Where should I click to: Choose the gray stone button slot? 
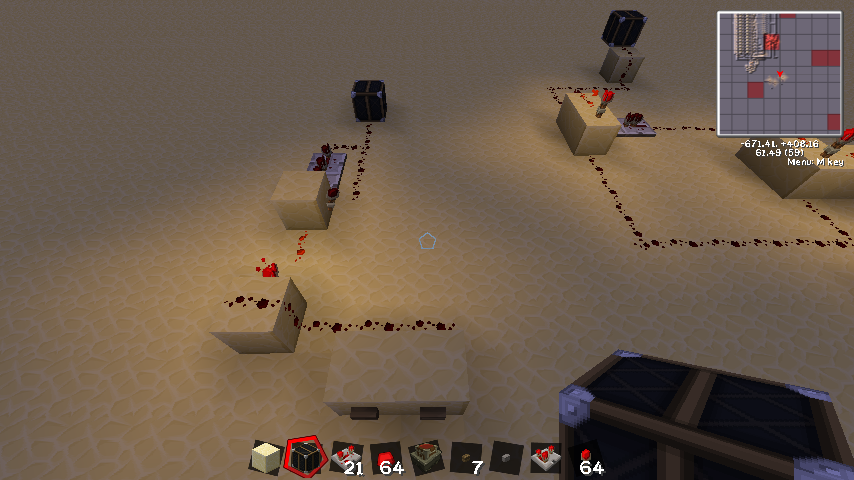[x=506, y=458]
